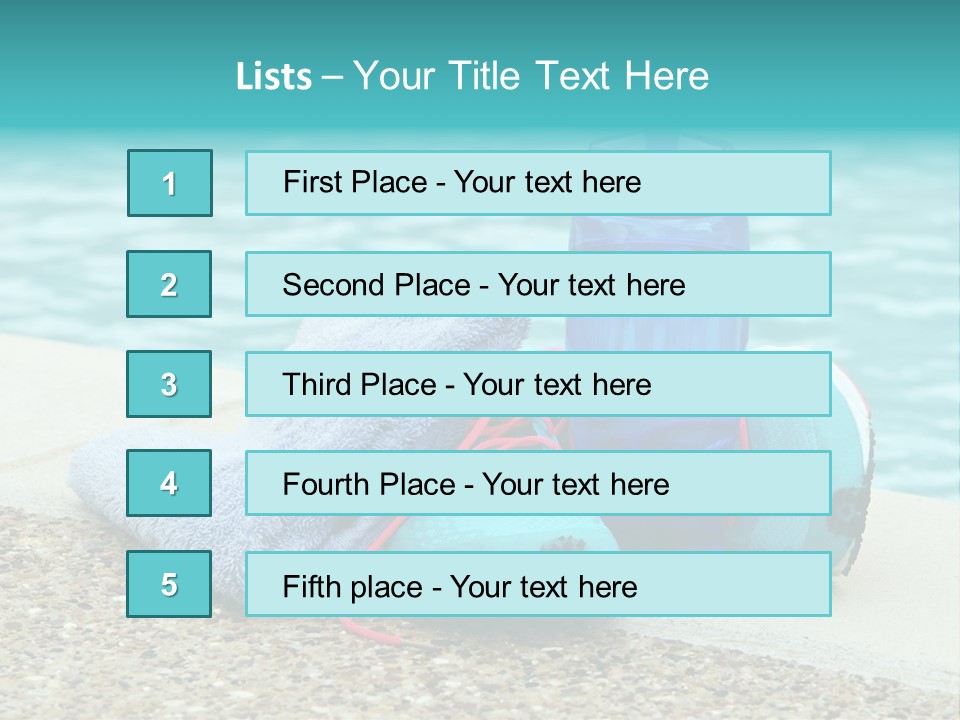Select the Fifth place text row

[538, 584]
